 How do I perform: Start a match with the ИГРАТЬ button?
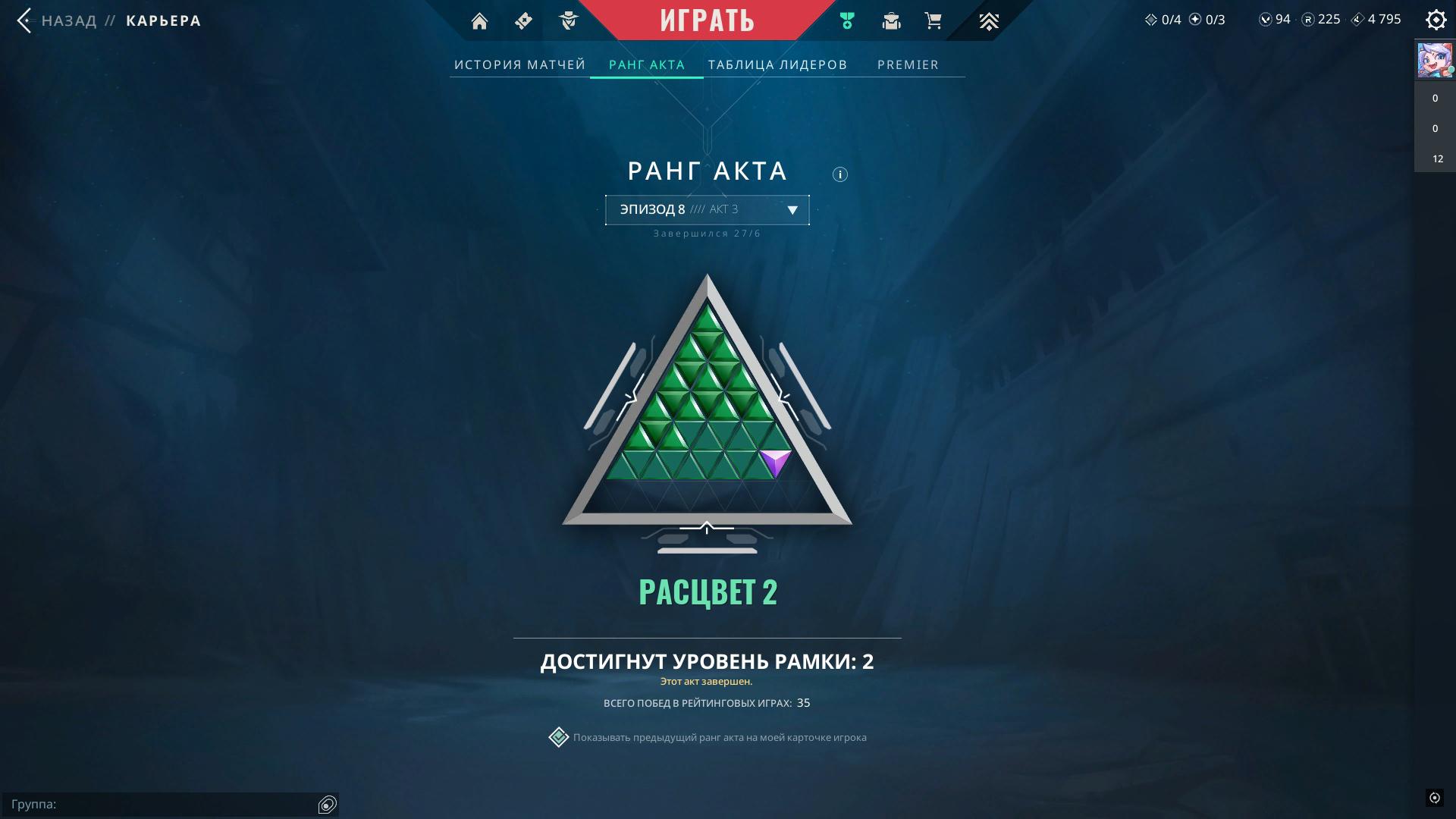pyautogui.click(x=707, y=20)
